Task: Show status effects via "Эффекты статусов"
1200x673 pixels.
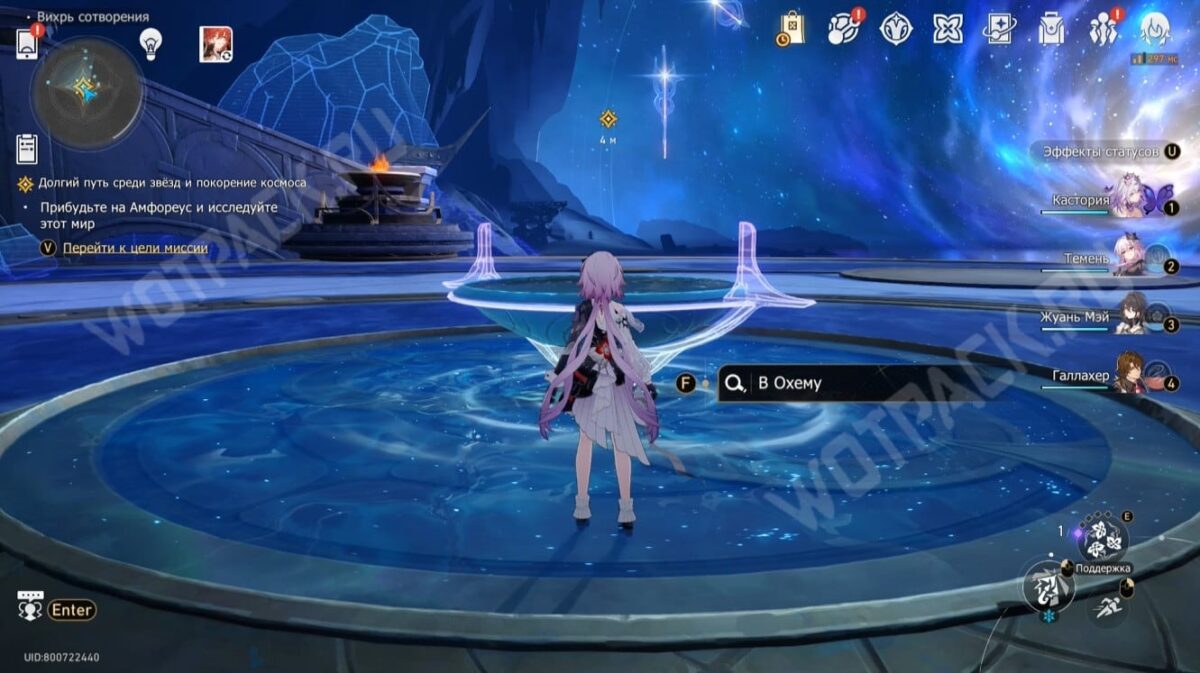Action: (x=1100, y=152)
